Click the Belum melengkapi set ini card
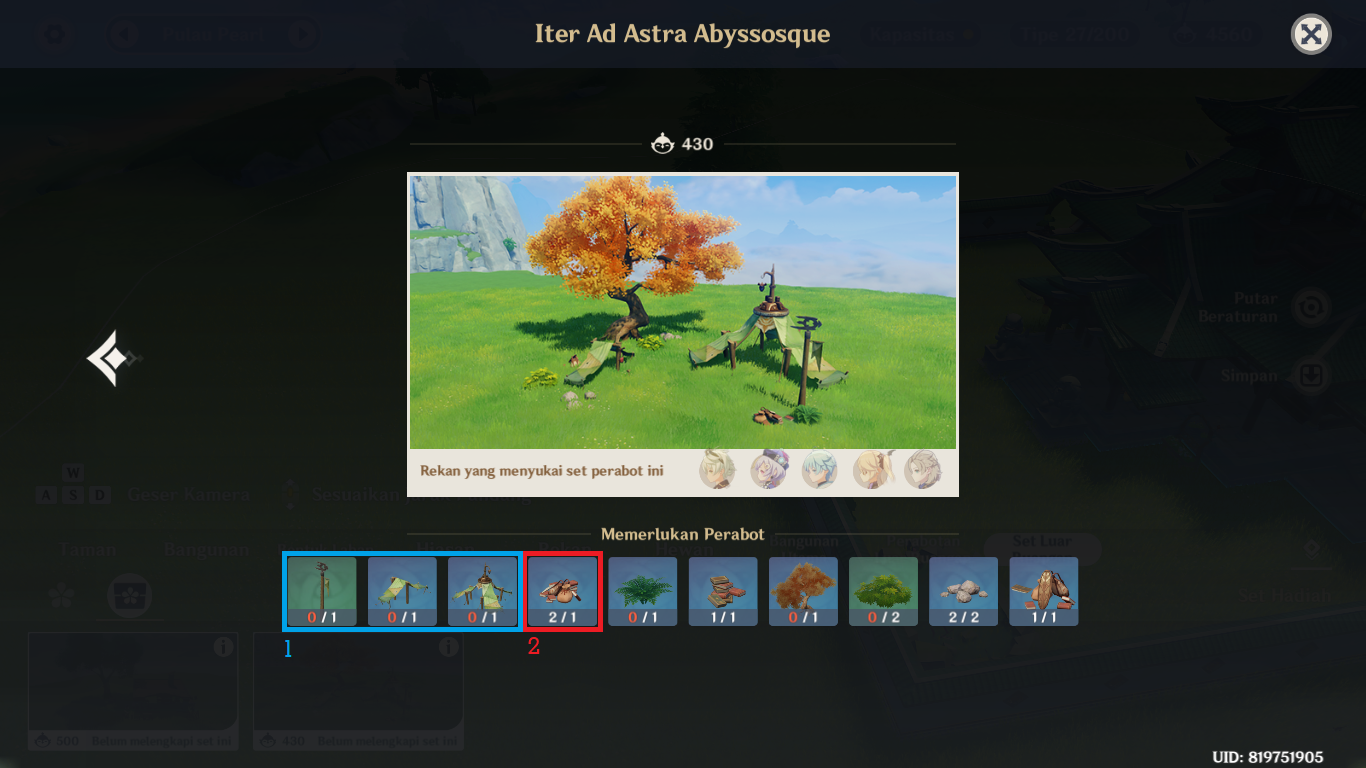 coord(133,690)
